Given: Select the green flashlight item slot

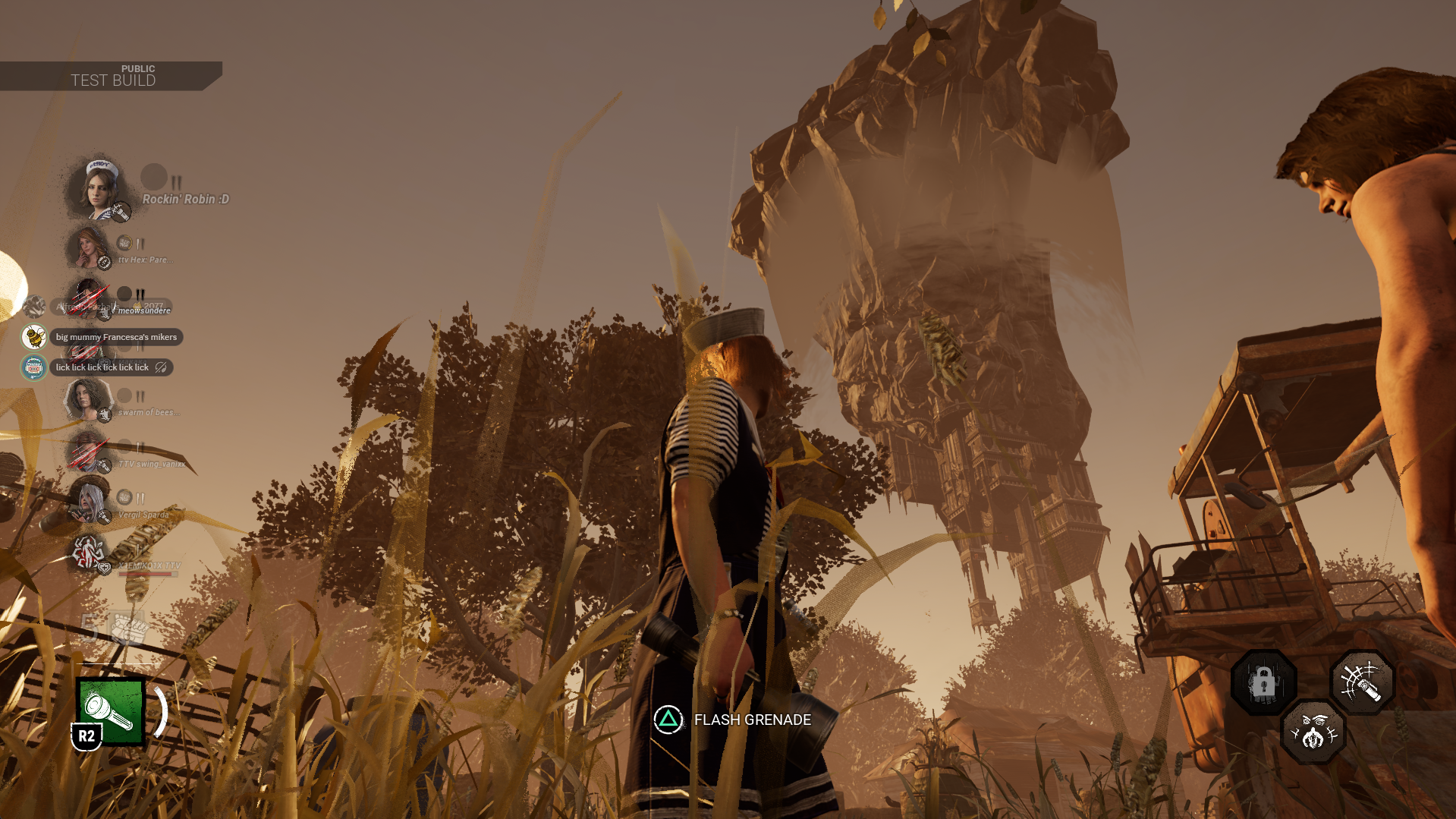Looking at the screenshot, I should pyautogui.click(x=111, y=710).
